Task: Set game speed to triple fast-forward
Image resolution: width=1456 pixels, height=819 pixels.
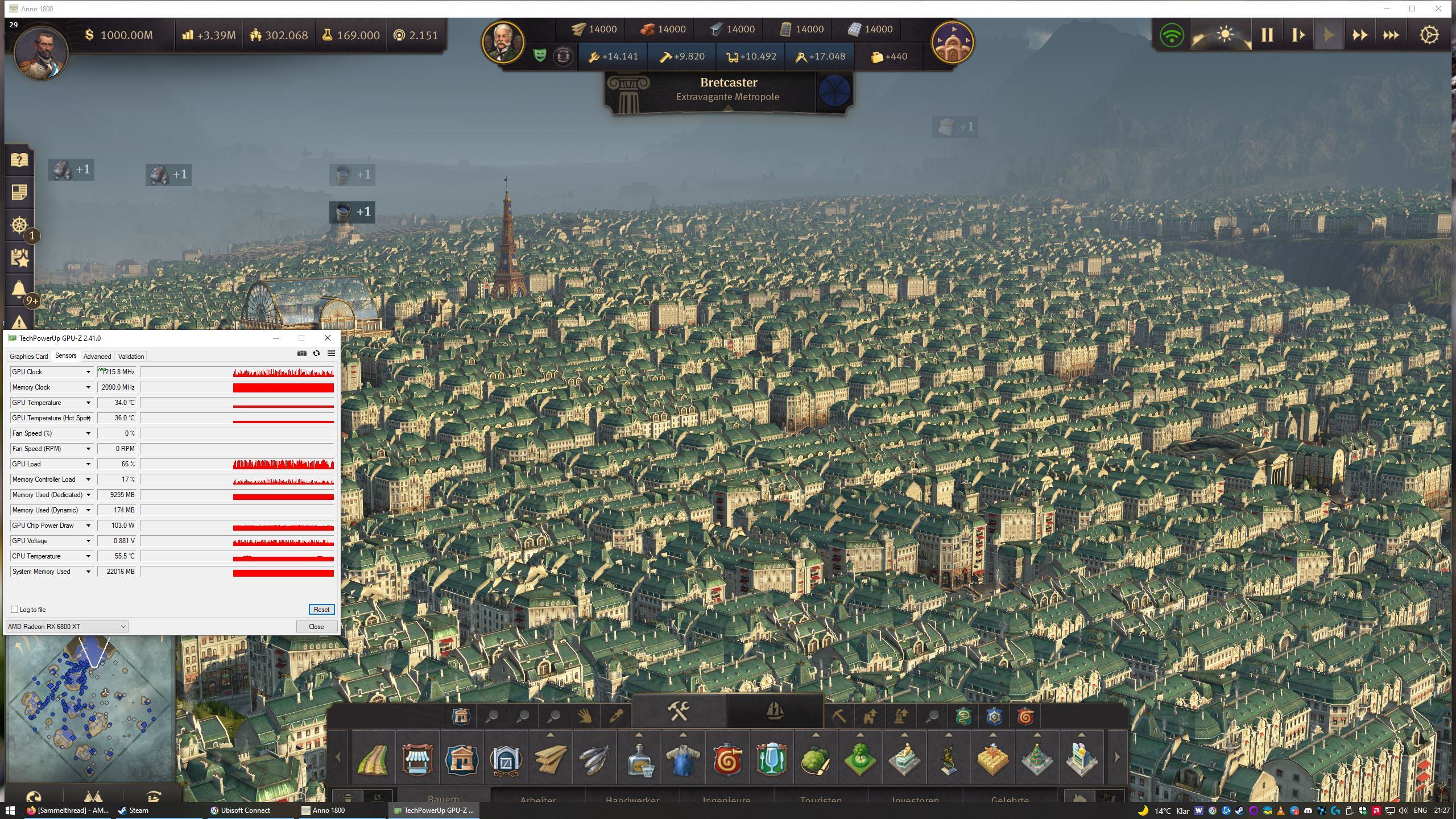Action: pos(1391,35)
